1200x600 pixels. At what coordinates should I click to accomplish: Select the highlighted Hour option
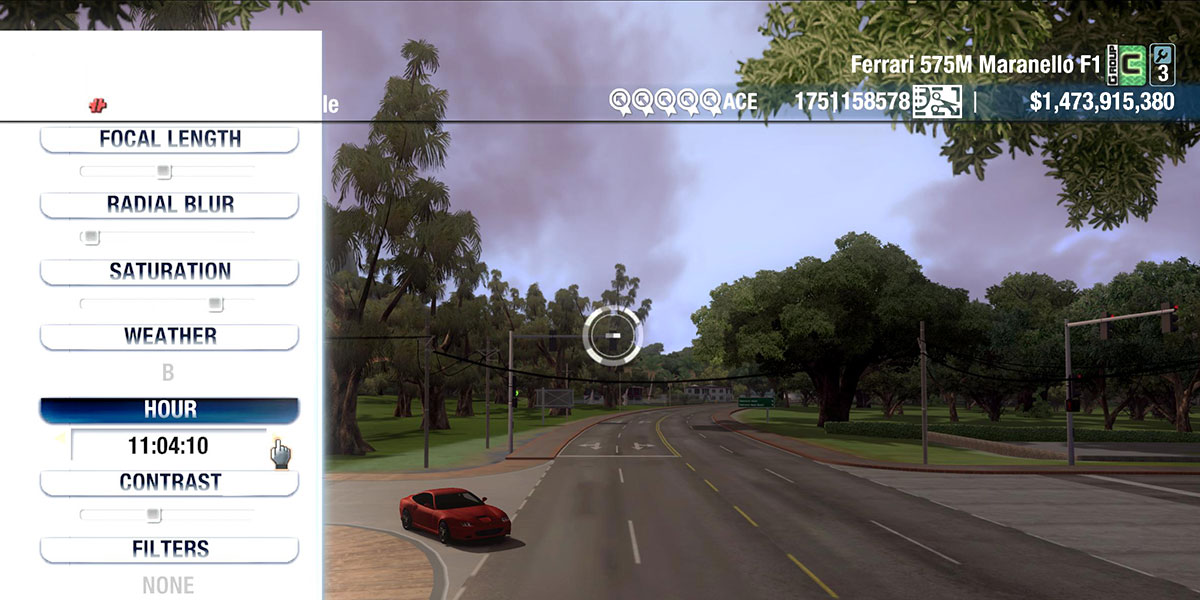(x=169, y=410)
